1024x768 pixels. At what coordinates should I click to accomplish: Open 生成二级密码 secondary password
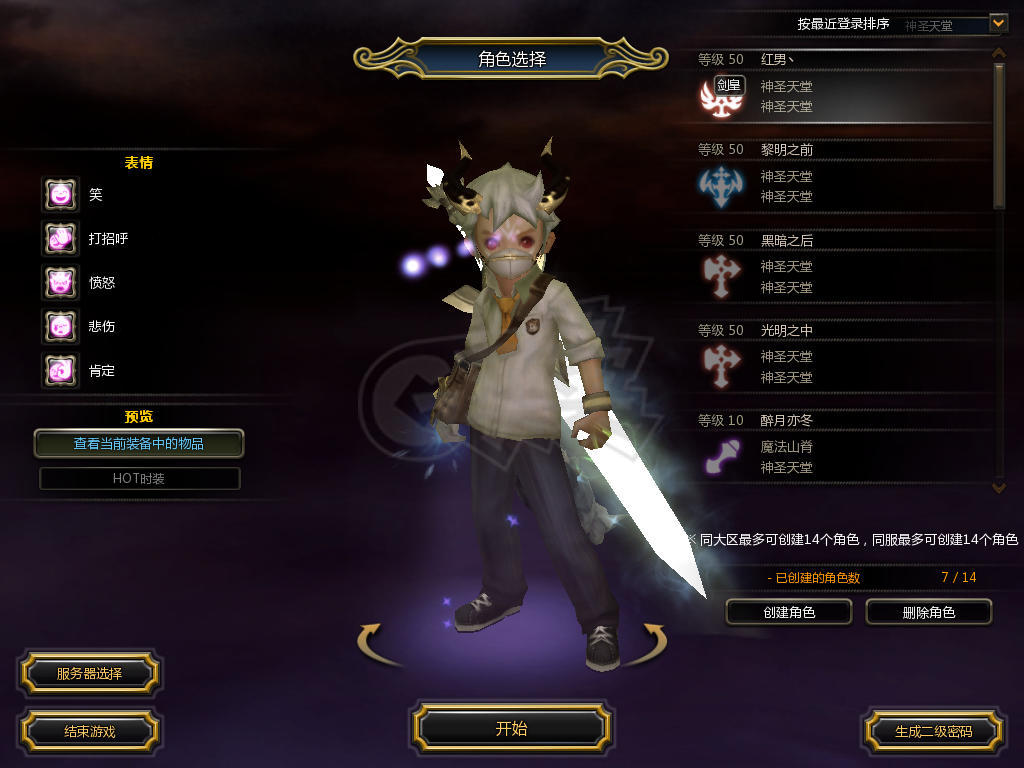933,731
